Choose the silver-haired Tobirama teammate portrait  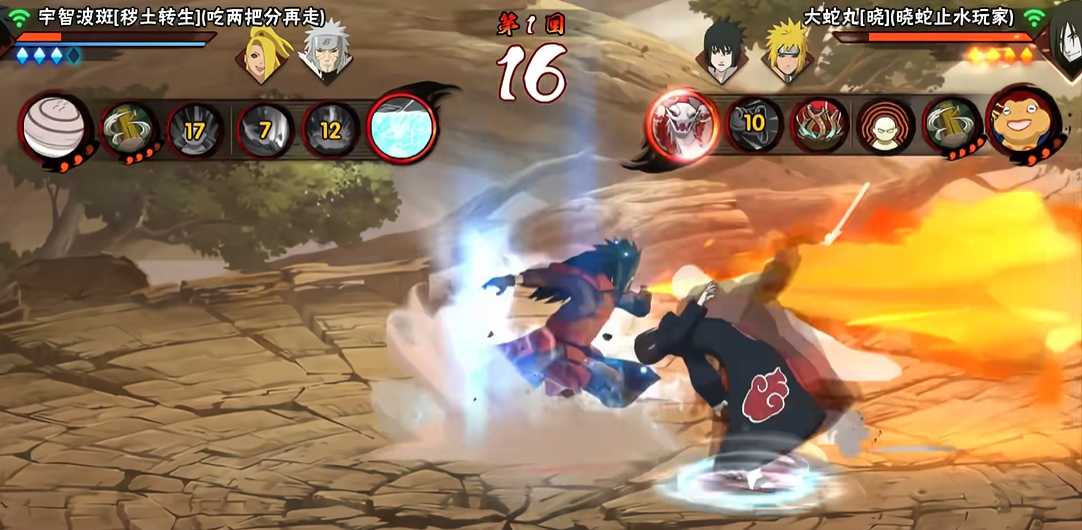pos(325,53)
